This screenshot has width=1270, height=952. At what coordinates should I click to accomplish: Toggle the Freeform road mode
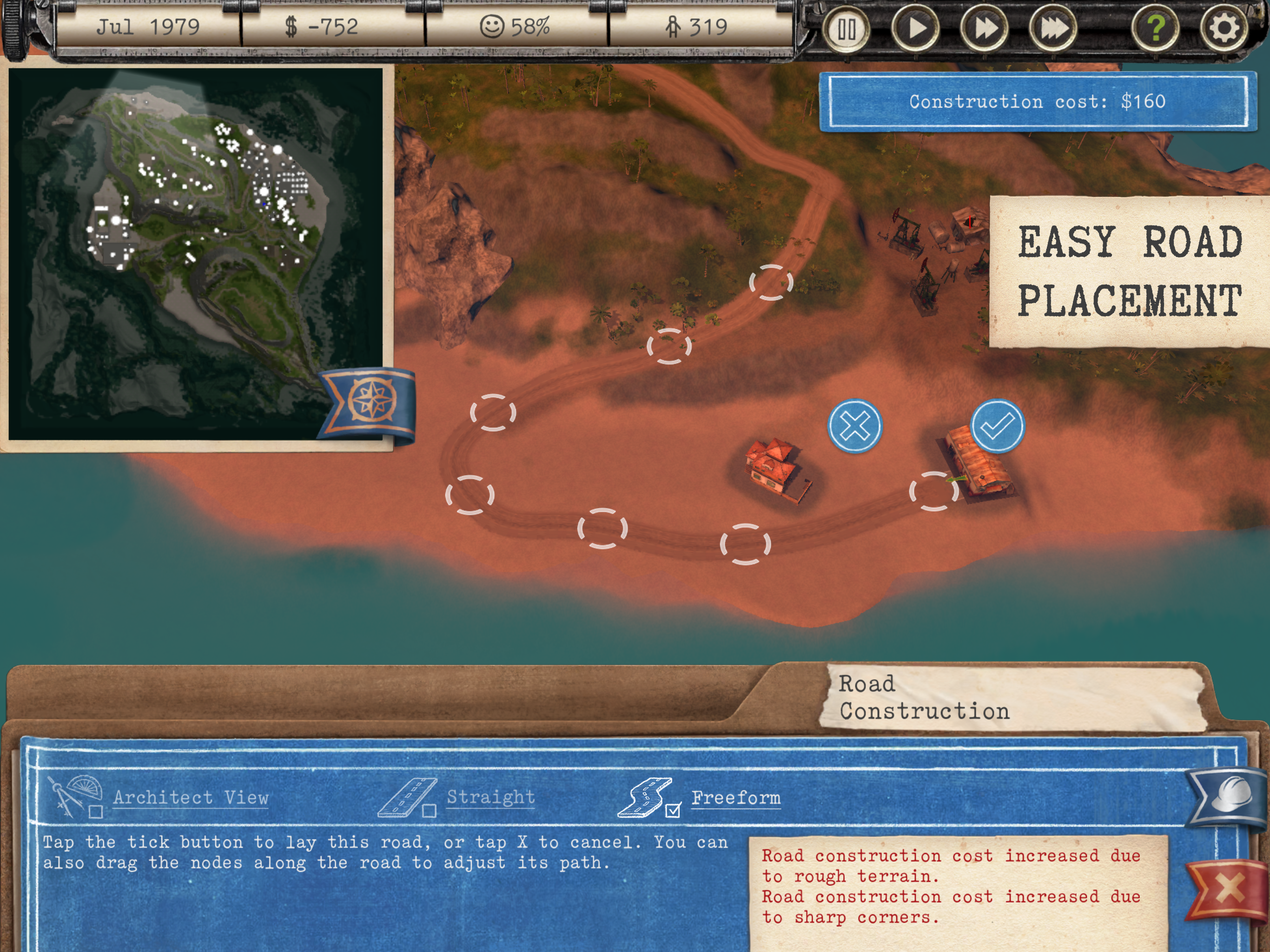(673, 810)
